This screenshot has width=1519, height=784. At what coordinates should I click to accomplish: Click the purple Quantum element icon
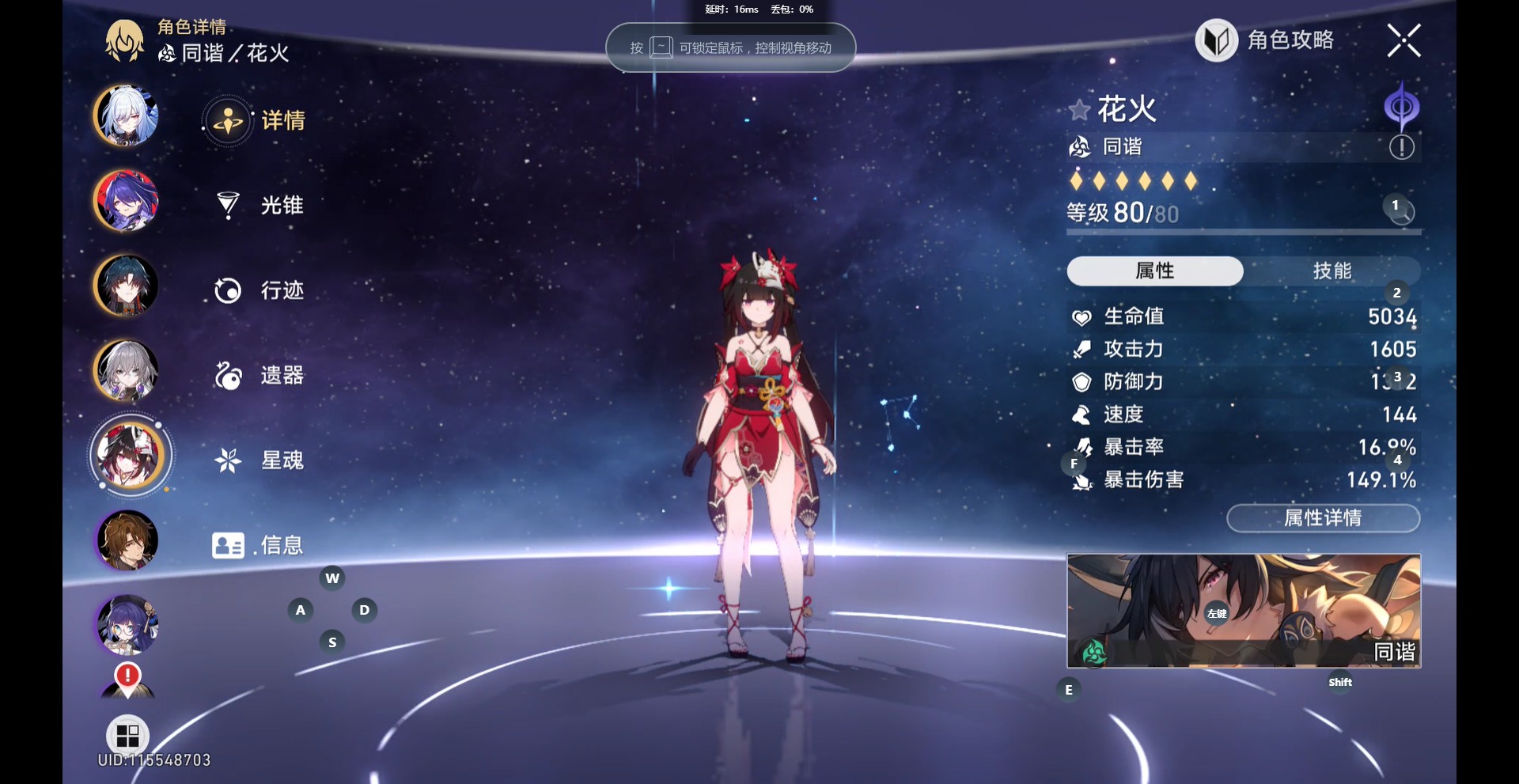tap(1401, 107)
